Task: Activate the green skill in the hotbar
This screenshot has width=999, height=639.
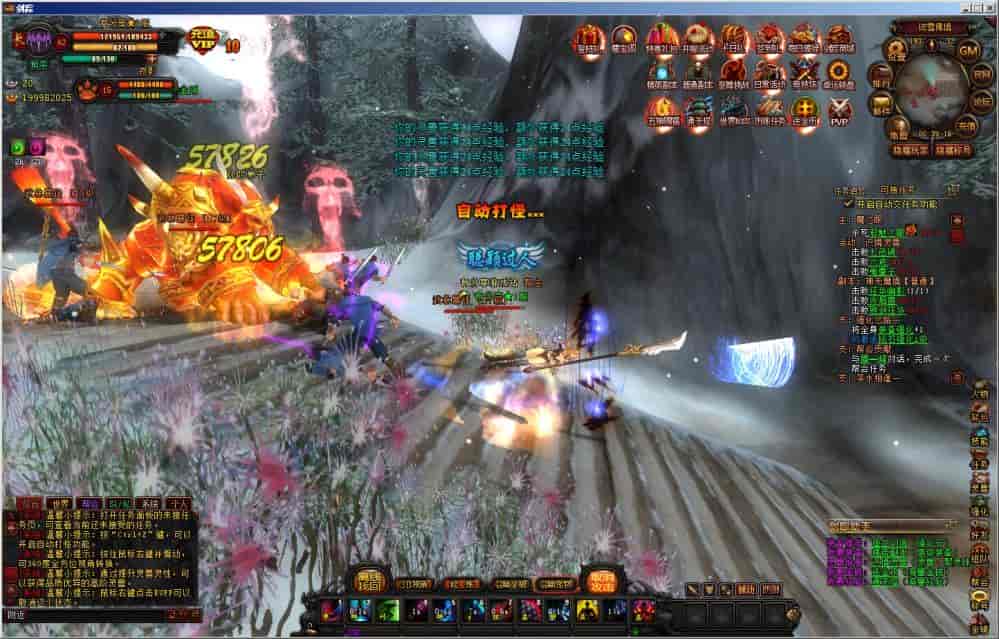Action: 389,609
